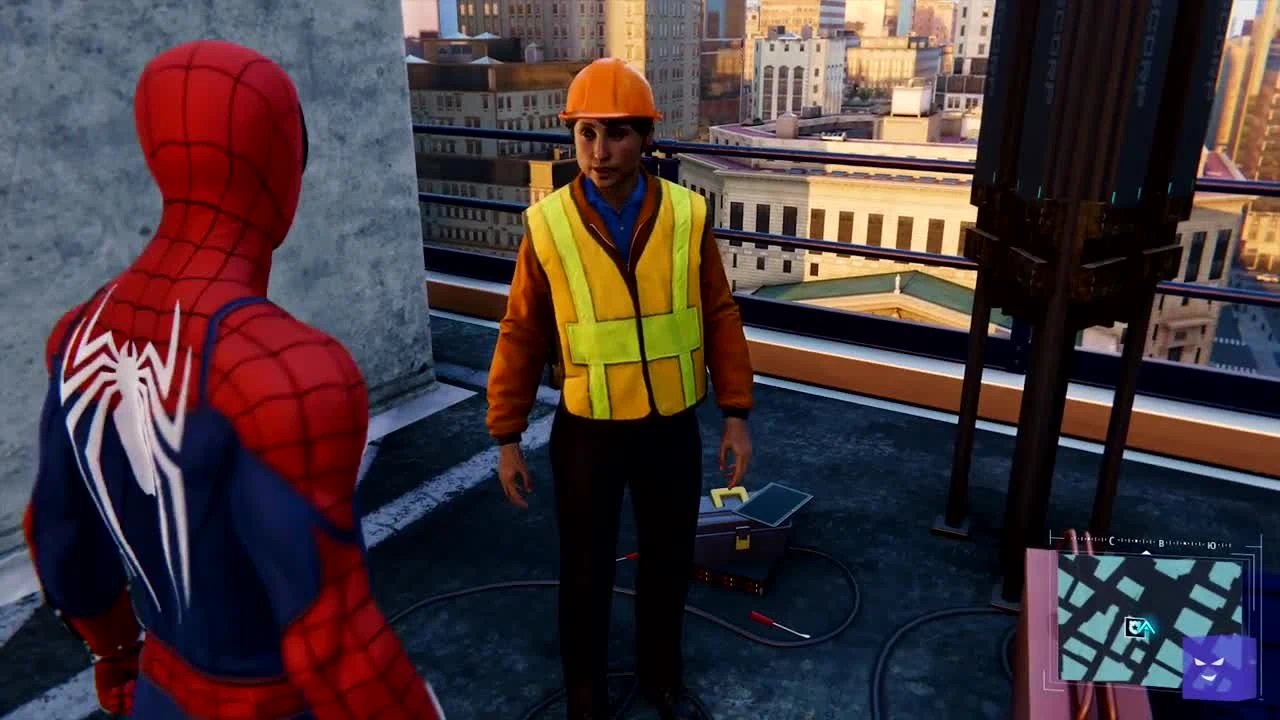
Task: Select the police station badge icon on the minimap
Action: tap(1133, 627)
